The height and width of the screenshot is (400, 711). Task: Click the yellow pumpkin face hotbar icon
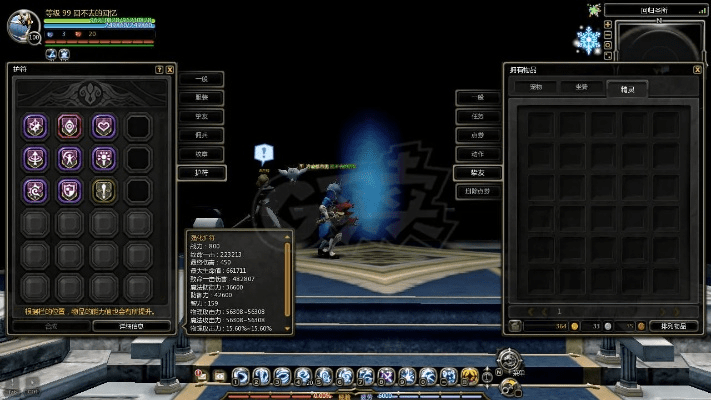tap(468, 376)
